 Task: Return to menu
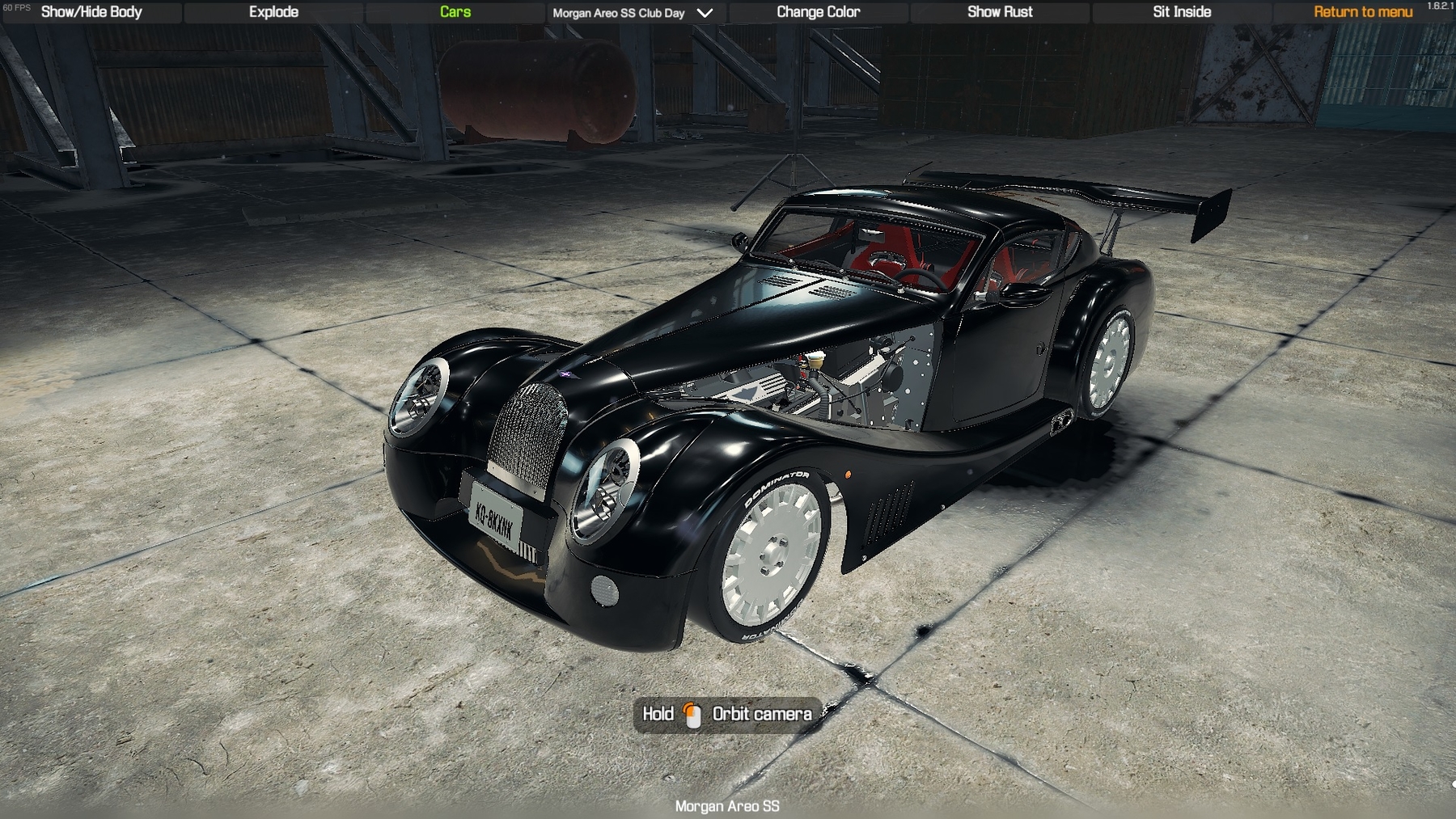coord(1362,12)
